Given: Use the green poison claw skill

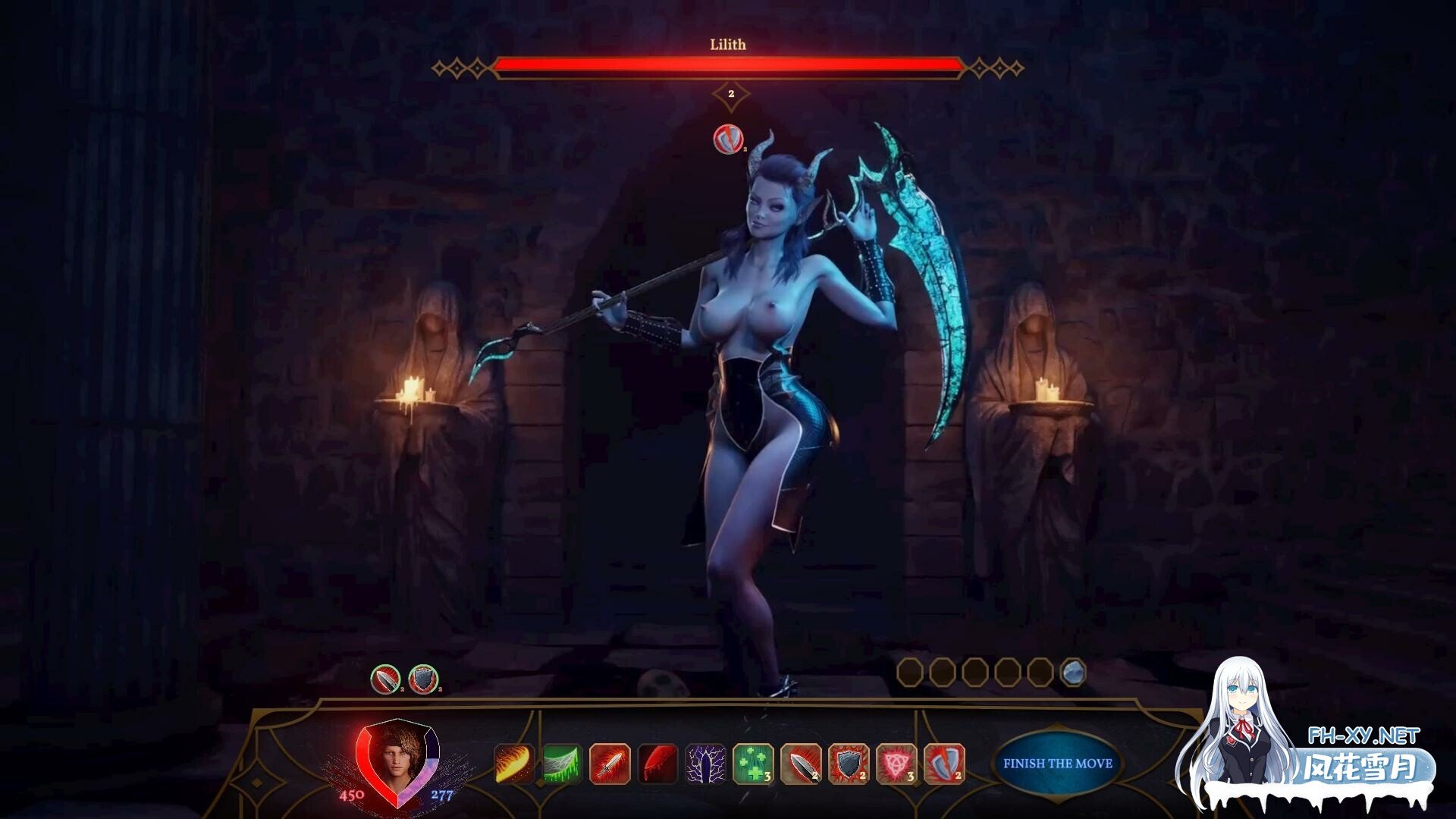Looking at the screenshot, I should pyautogui.click(x=562, y=764).
